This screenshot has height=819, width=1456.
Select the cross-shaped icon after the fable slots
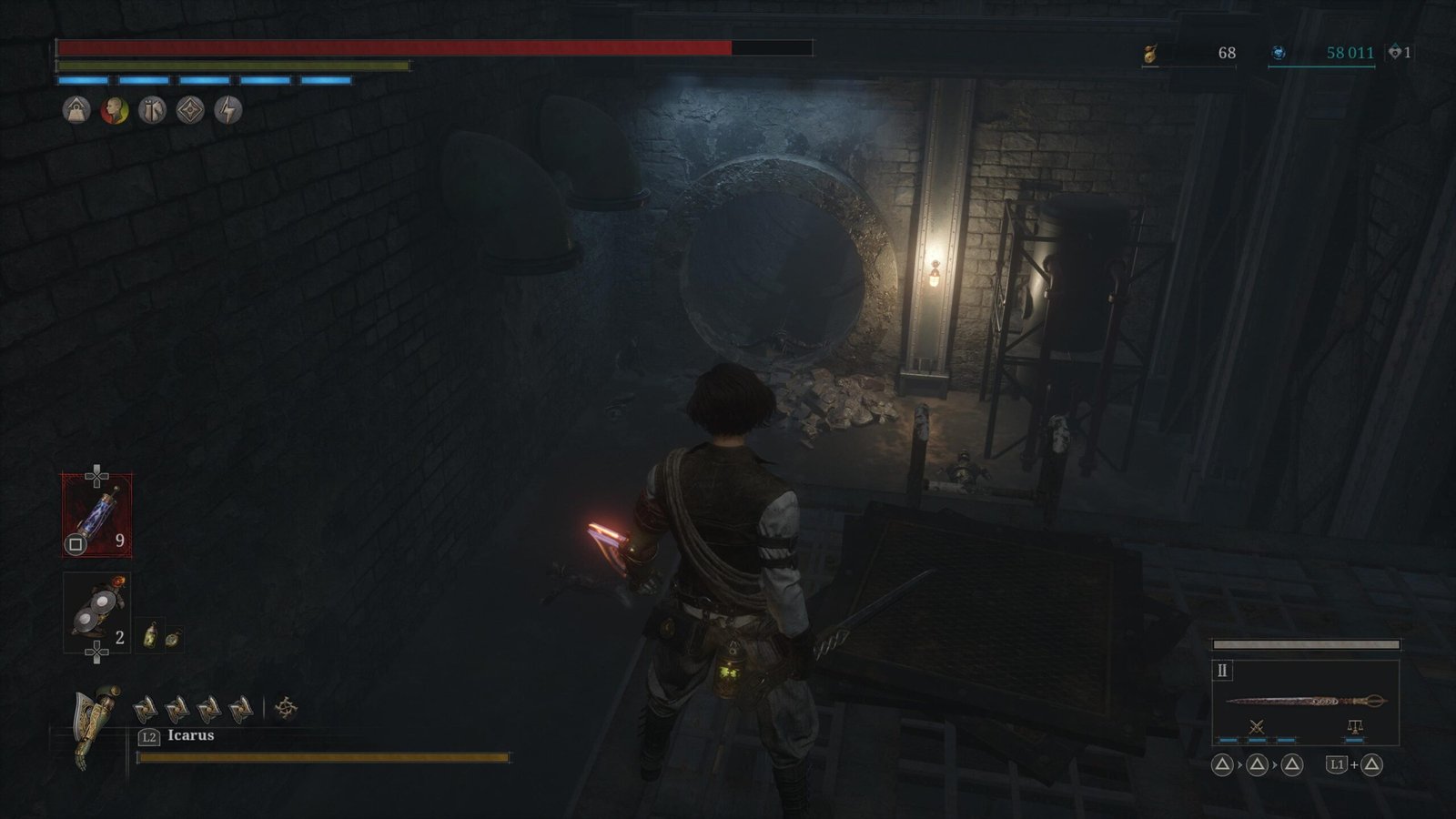click(286, 707)
